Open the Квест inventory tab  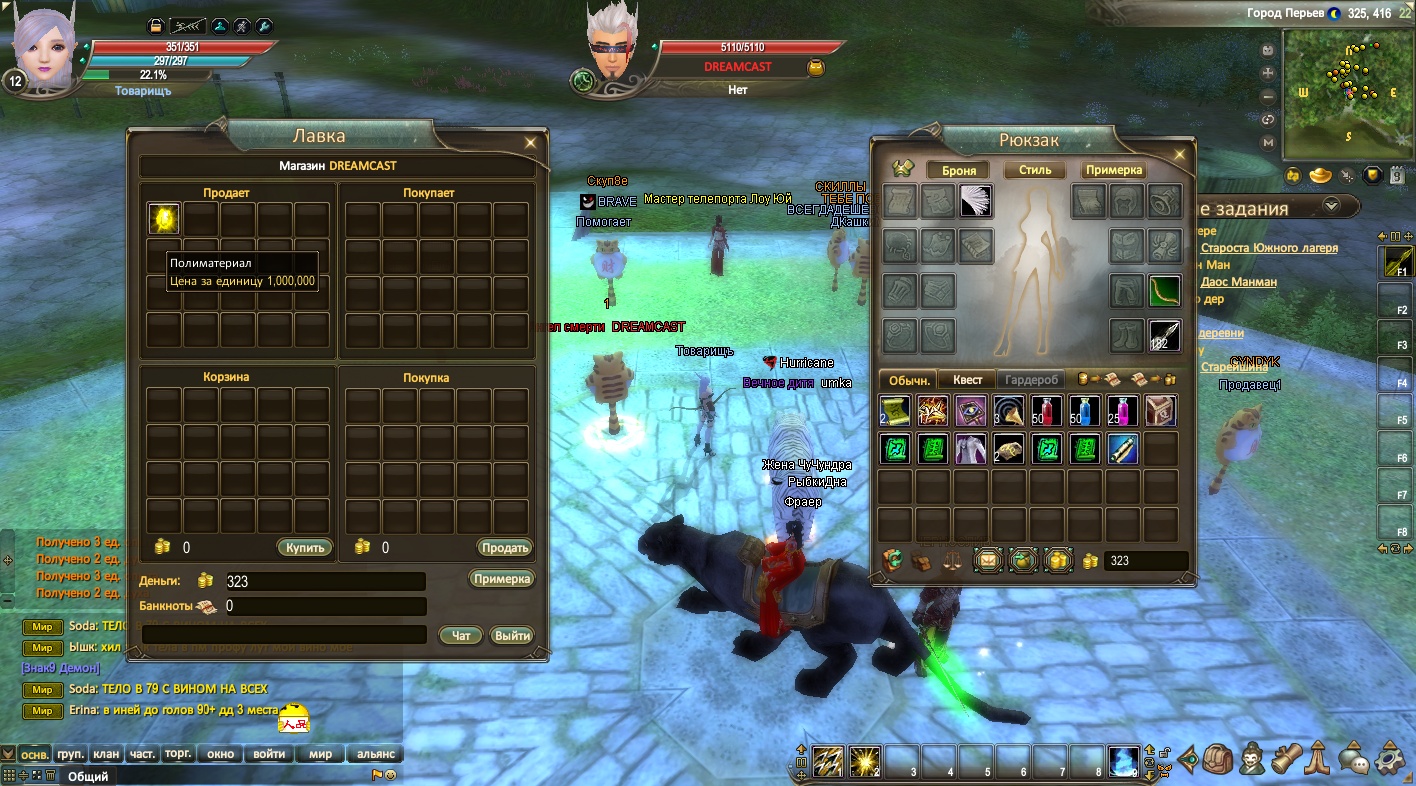coord(967,380)
